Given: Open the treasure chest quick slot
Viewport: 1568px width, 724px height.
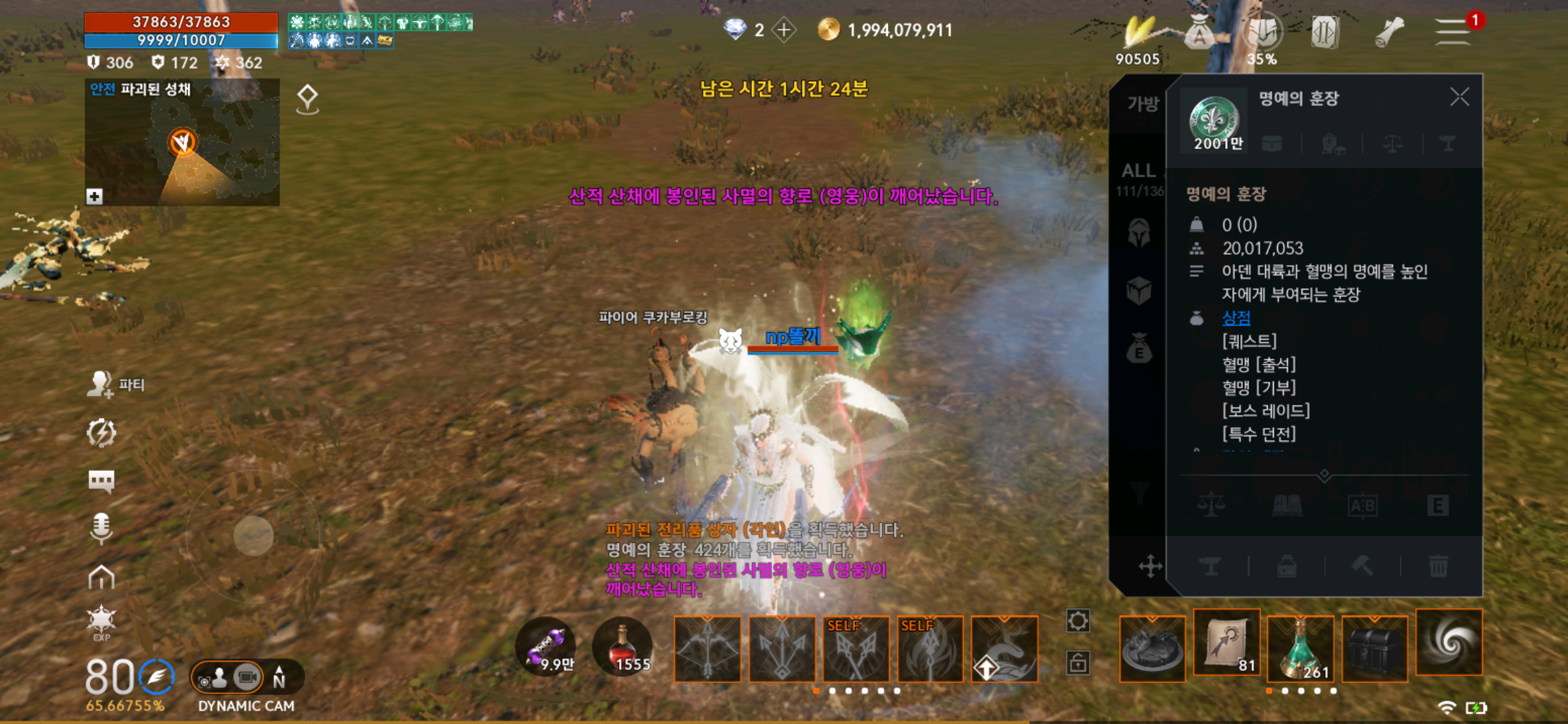Looking at the screenshot, I should [1374, 648].
